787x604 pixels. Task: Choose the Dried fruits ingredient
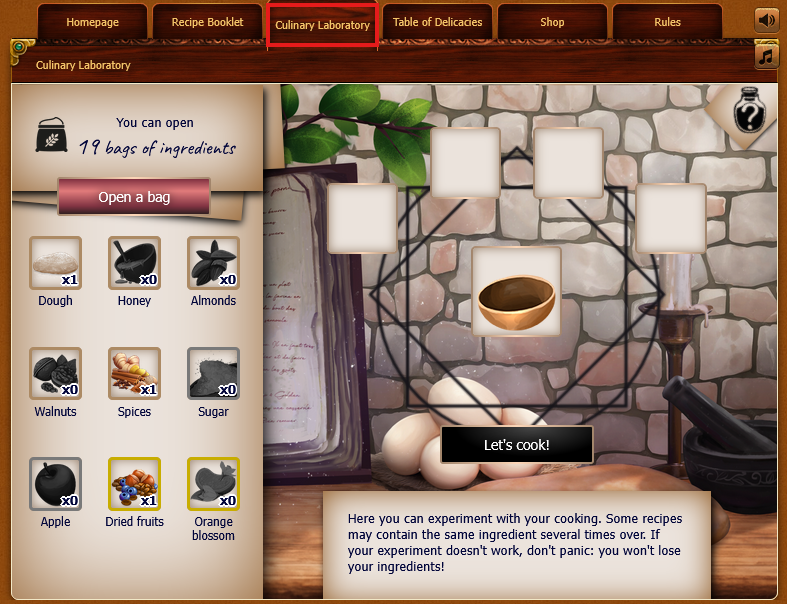pos(134,484)
